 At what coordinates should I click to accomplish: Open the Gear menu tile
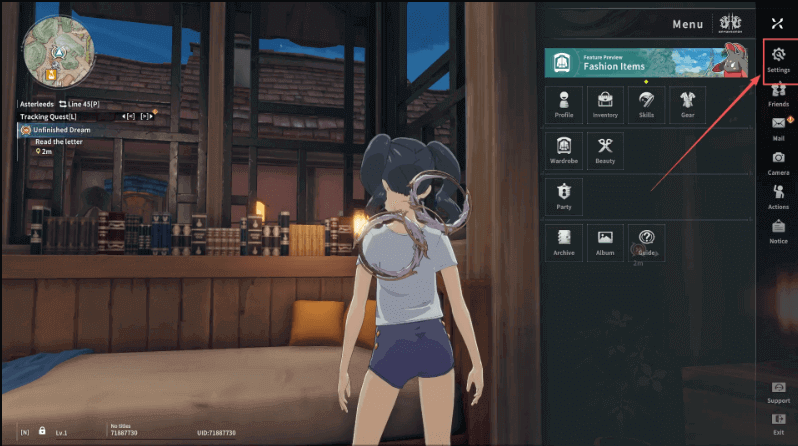pyautogui.click(x=687, y=103)
